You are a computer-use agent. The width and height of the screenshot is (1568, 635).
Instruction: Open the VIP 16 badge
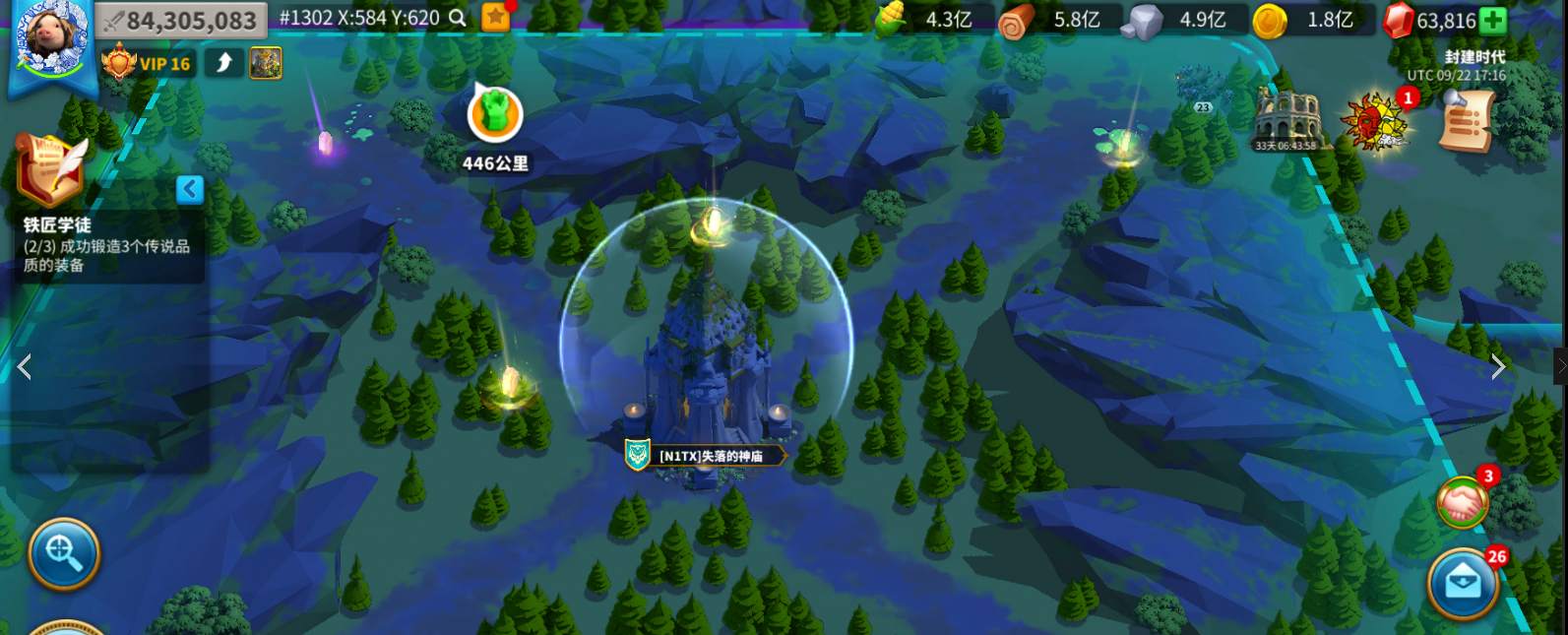point(148,64)
